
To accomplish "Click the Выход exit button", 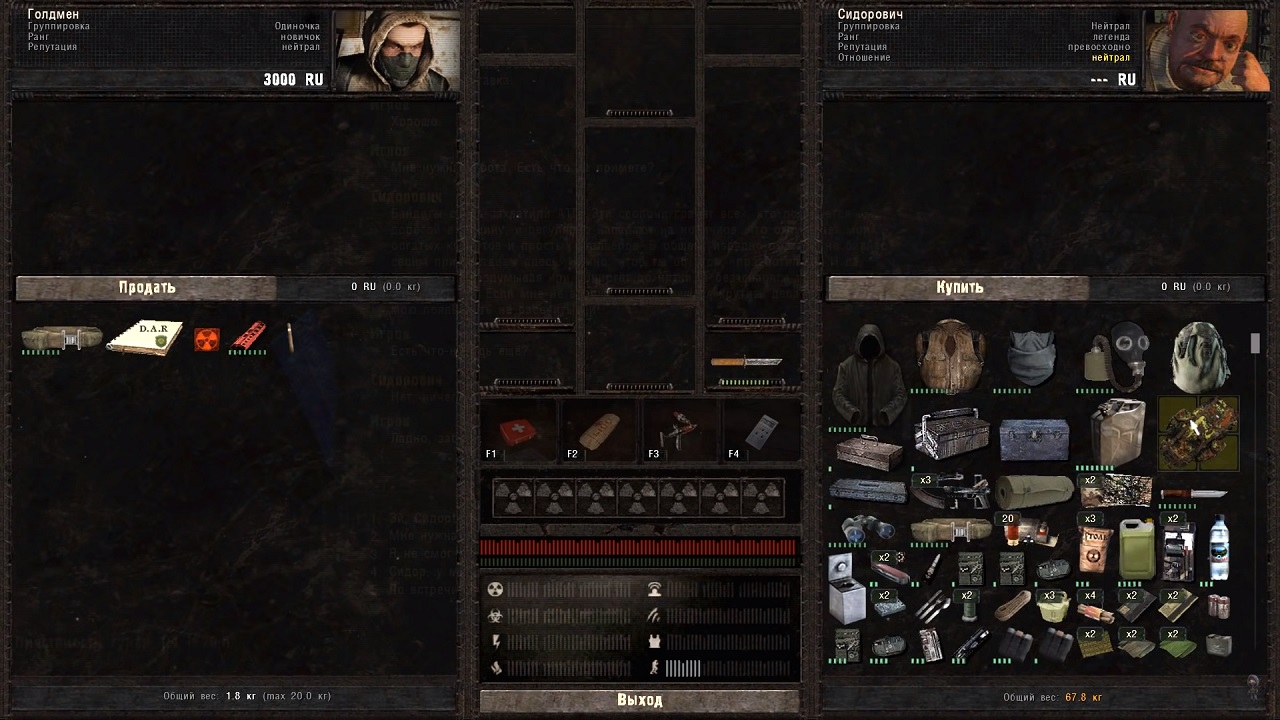I will click(x=639, y=700).
